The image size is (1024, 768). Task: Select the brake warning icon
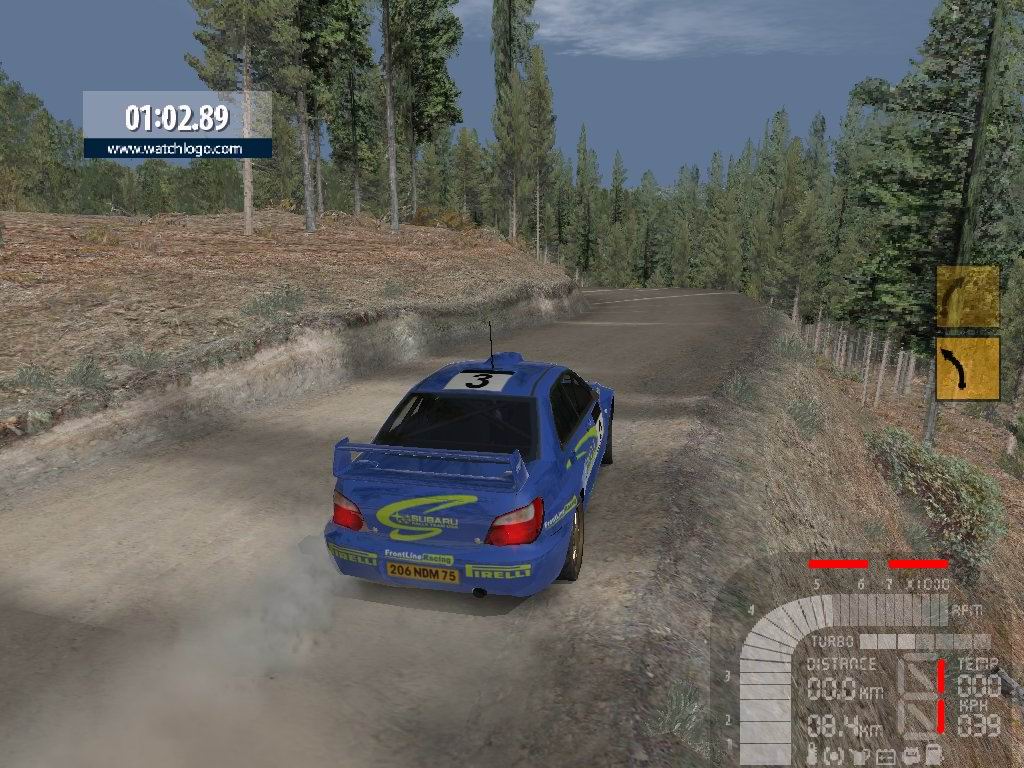tap(834, 756)
